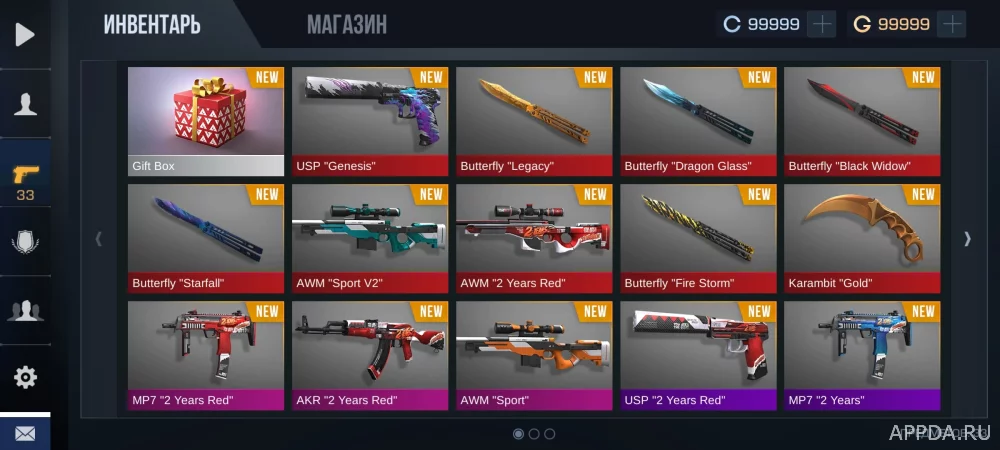Image resolution: width=1000 pixels, height=450 pixels.
Task: Go to the next inventory page arrow
Action: click(967, 238)
